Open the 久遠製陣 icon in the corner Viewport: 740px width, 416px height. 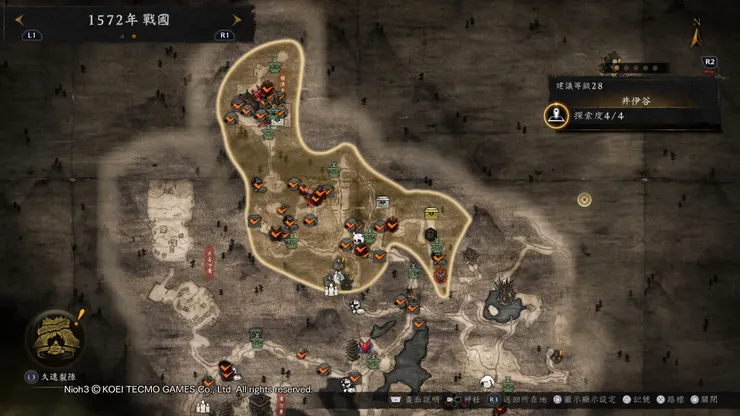tap(53, 337)
